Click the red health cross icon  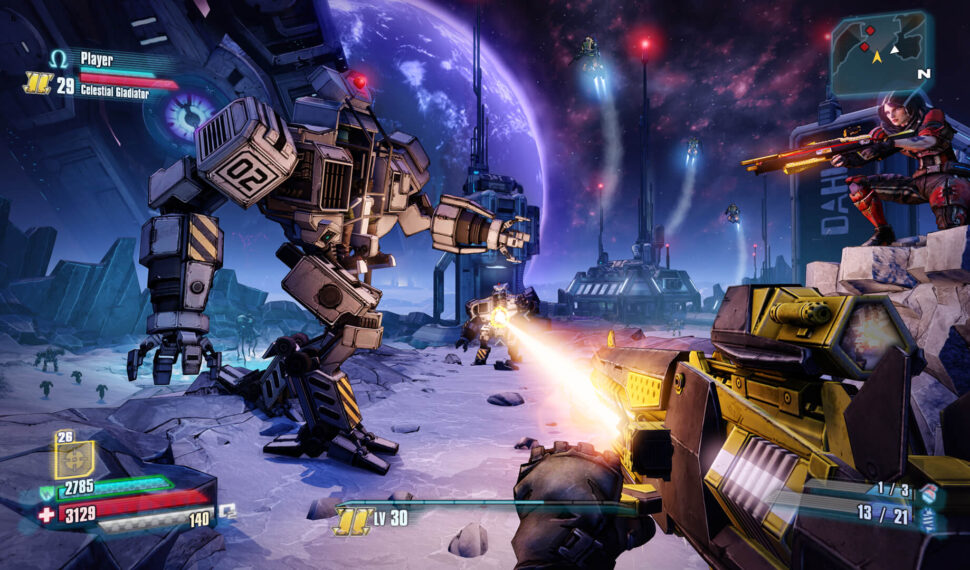click(x=47, y=515)
